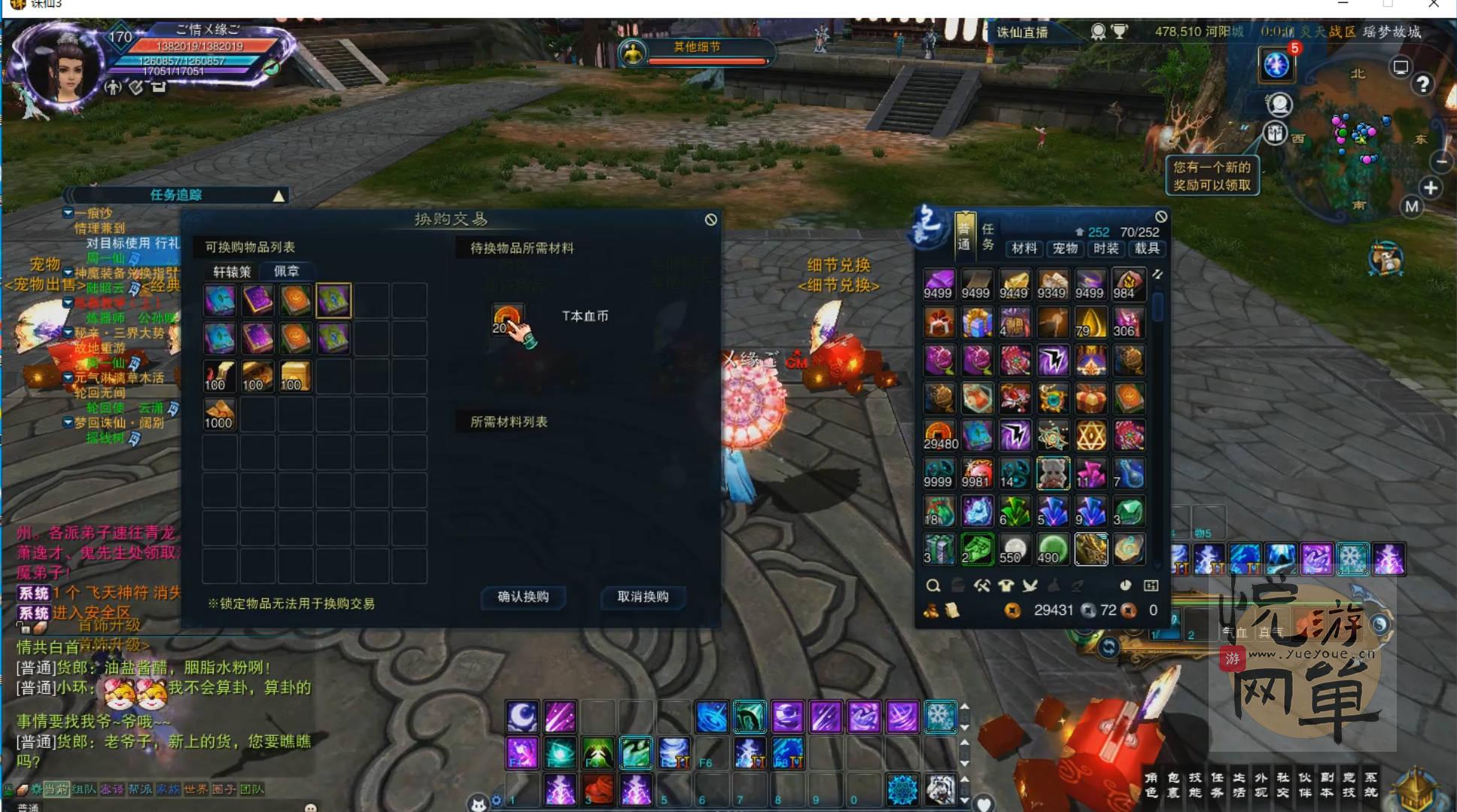
Task: Cancel the exchange with 取消换购
Action: click(x=643, y=597)
